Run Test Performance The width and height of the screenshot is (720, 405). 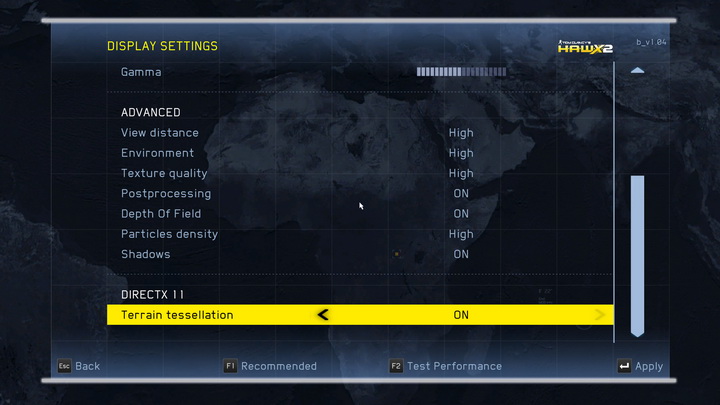[x=446, y=366]
